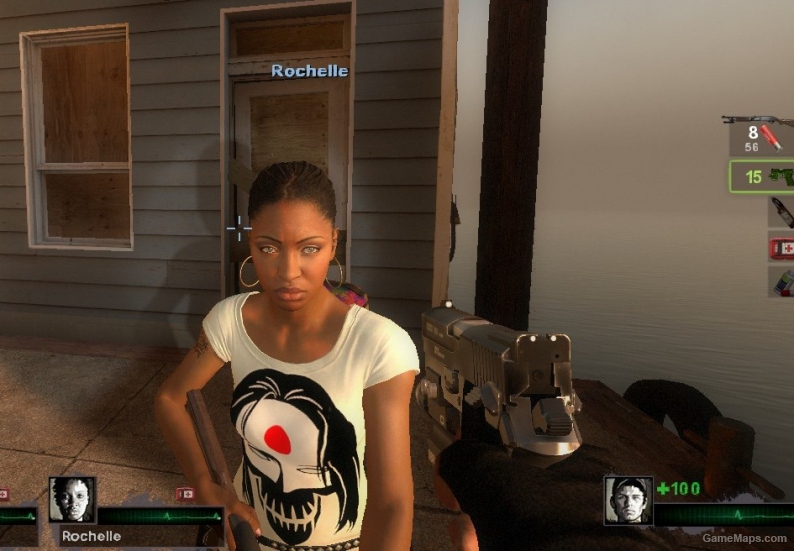The width and height of the screenshot is (794, 551).
Task: Click your own survivor portrait
Action: [628, 500]
